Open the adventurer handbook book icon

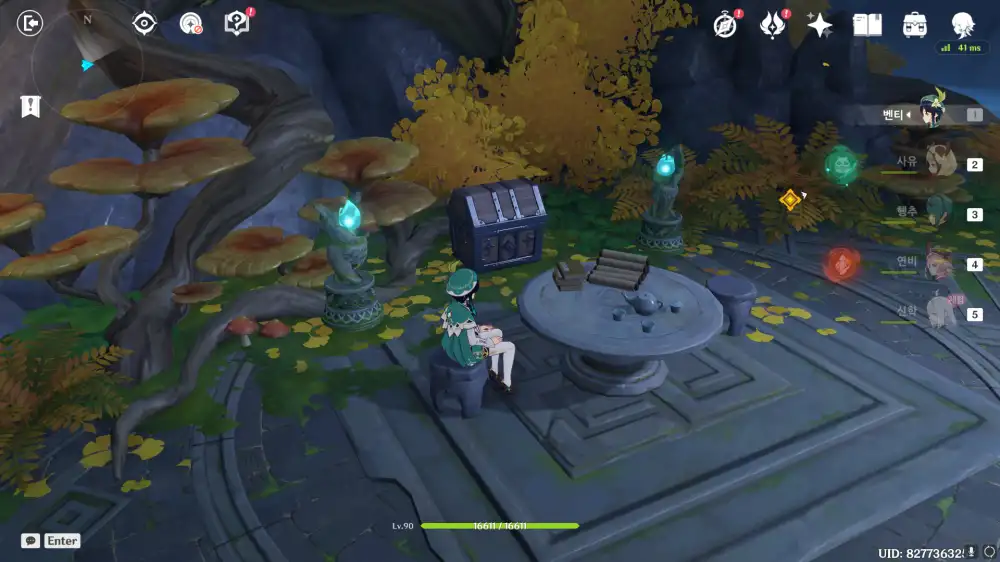pos(867,25)
